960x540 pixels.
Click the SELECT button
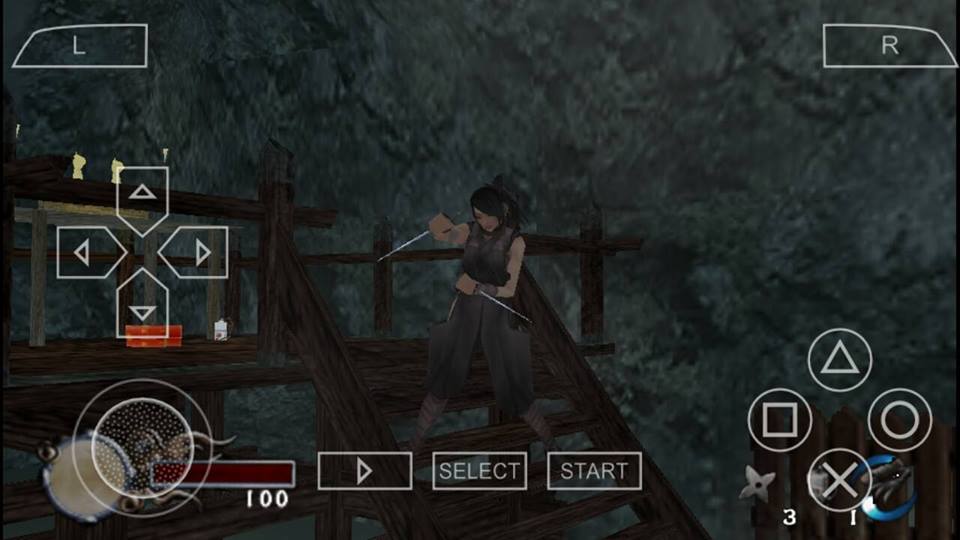[480, 471]
